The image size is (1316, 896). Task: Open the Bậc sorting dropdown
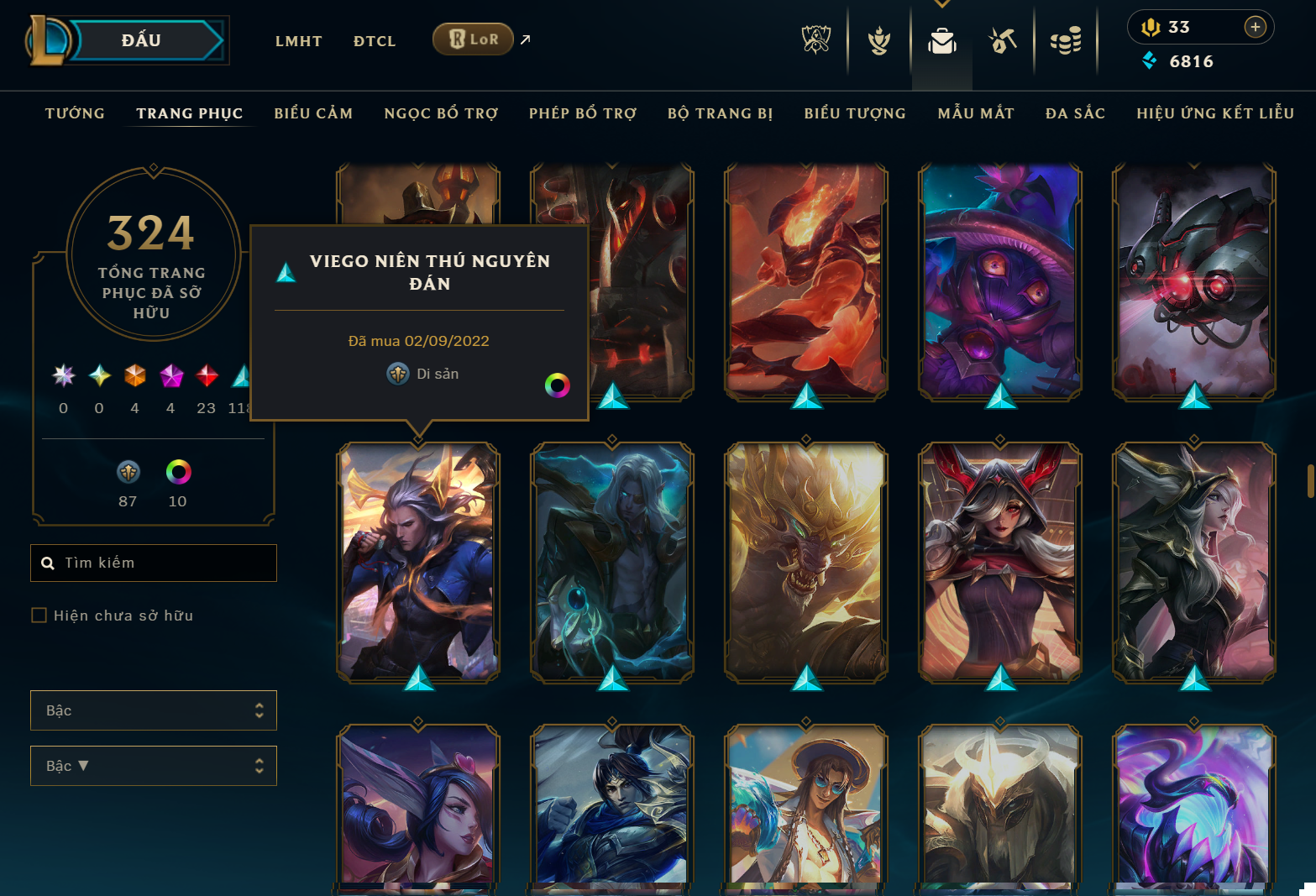[x=153, y=765]
